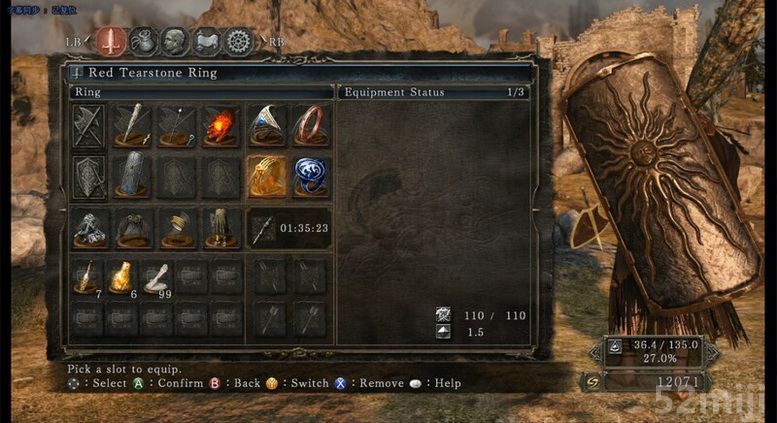Select the item slot with 99 count

coord(156,278)
